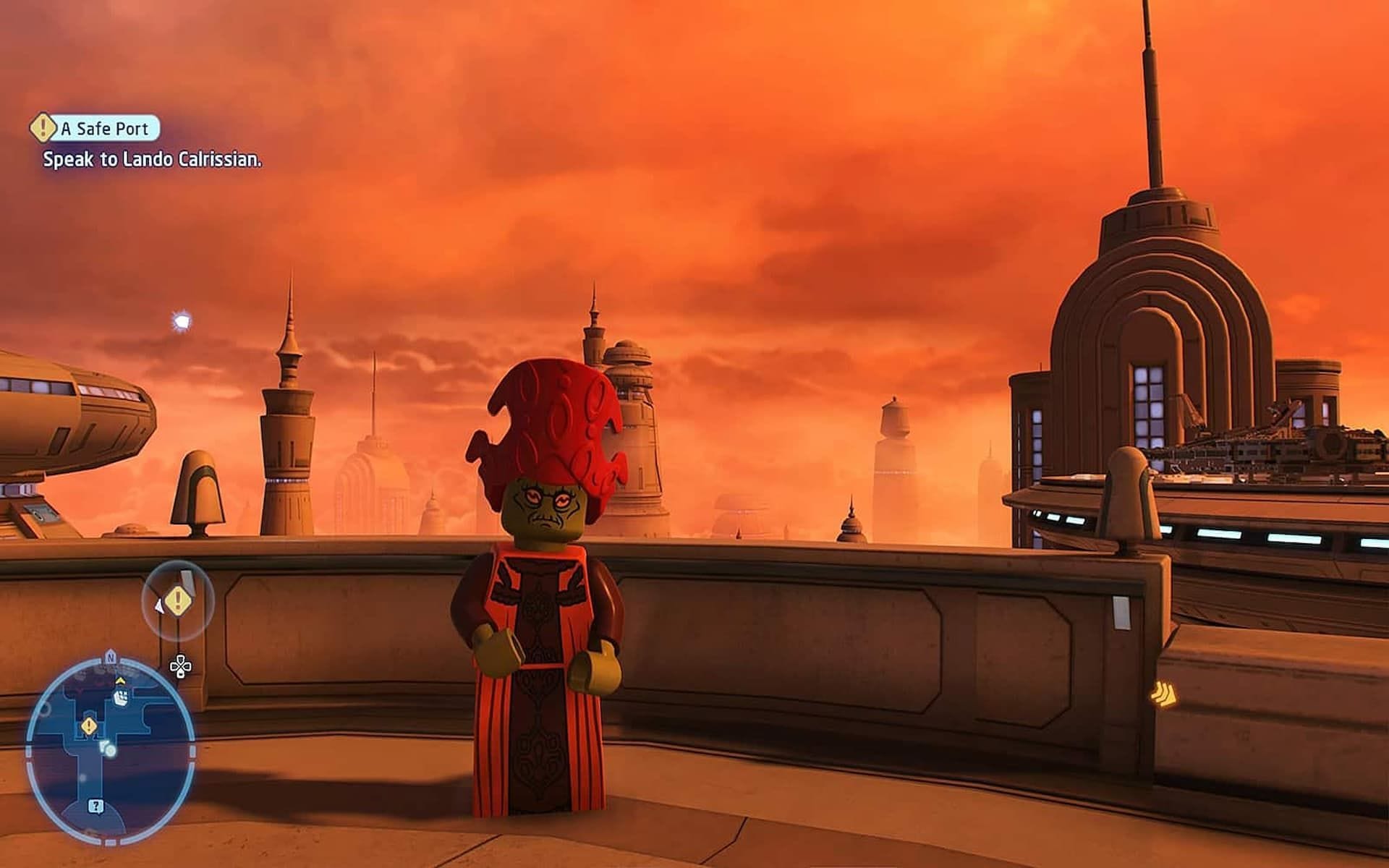The image size is (1389, 868).
Task: Click the orange chevron waypoint indicator
Action: [x=1163, y=696]
